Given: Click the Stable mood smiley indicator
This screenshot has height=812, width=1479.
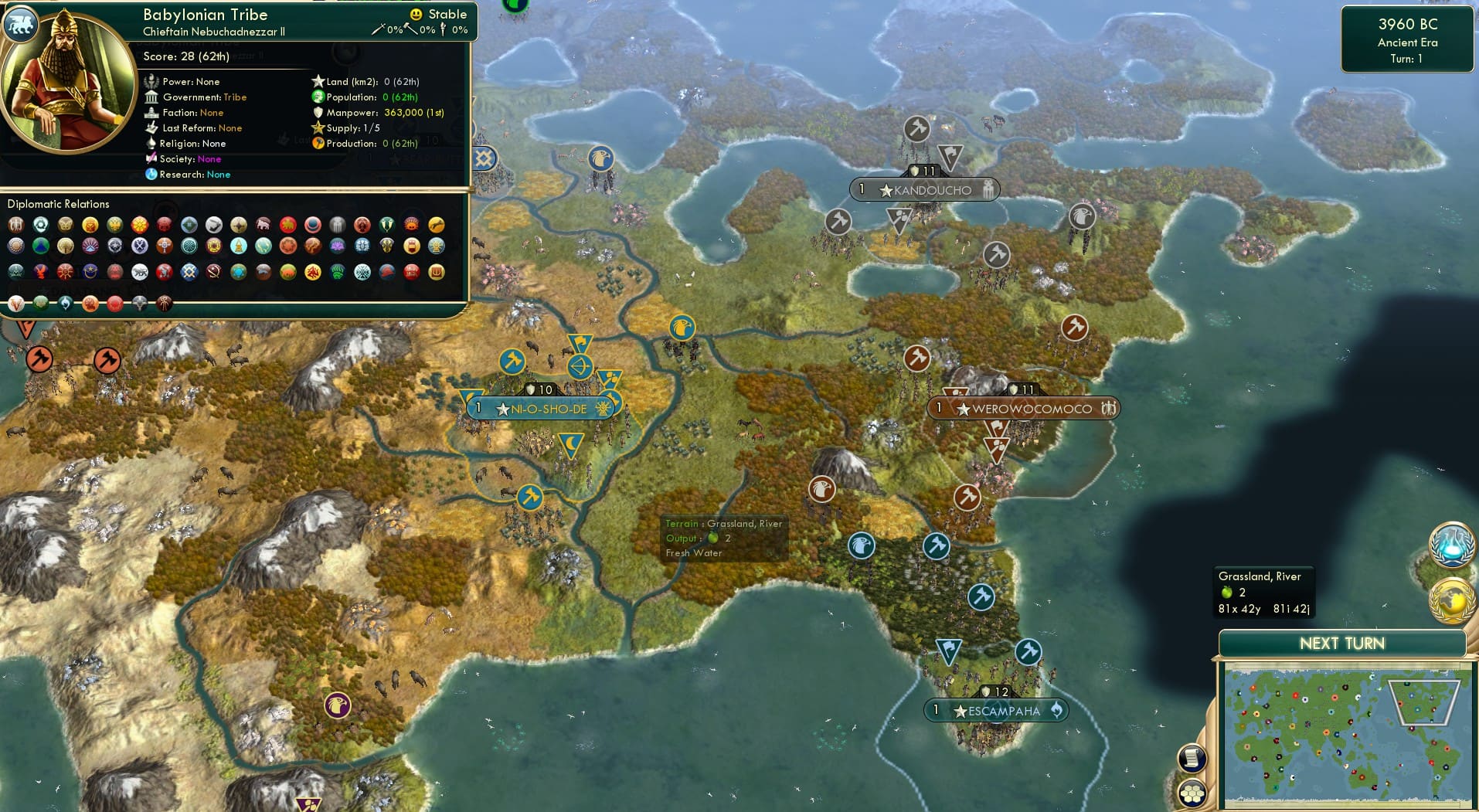Looking at the screenshot, I should click(416, 14).
